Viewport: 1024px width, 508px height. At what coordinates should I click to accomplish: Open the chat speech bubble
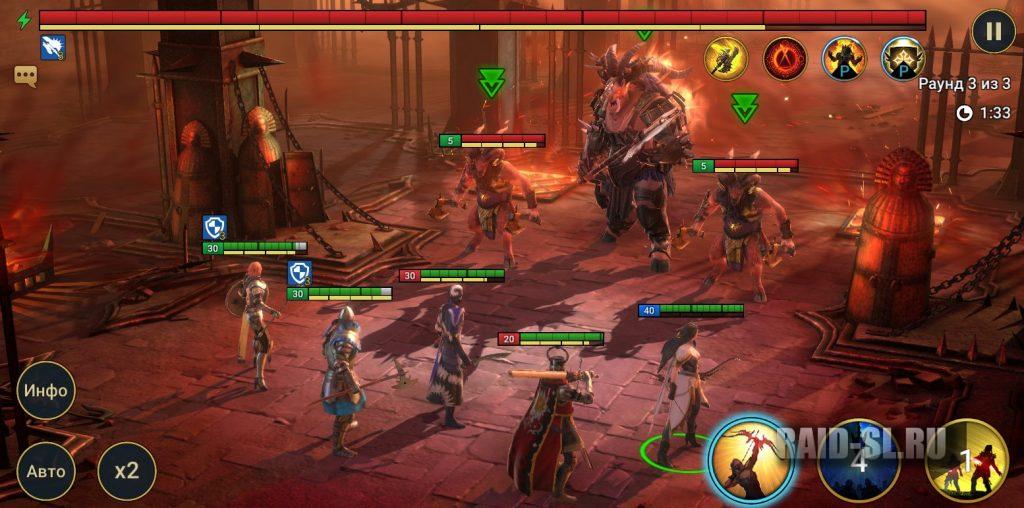click(x=25, y=75)
